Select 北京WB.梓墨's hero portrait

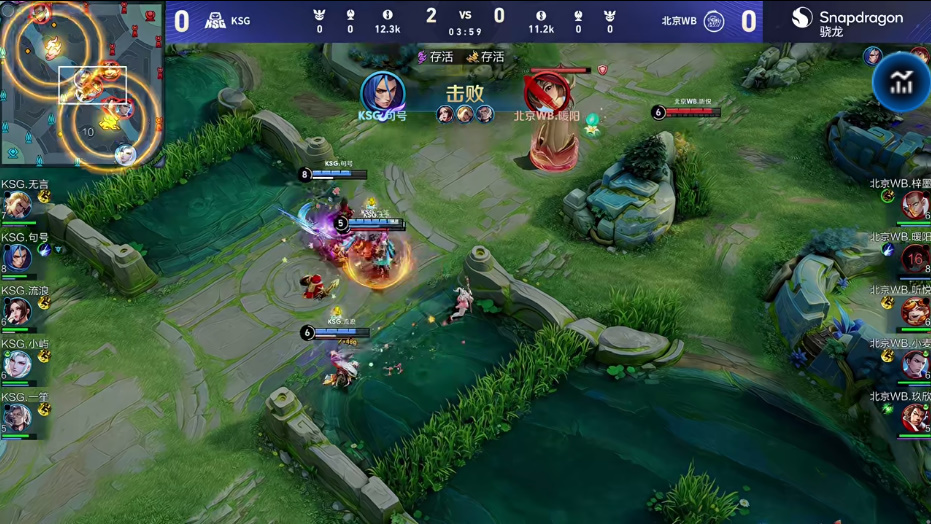pyautogui.click(x=914, y=205)
